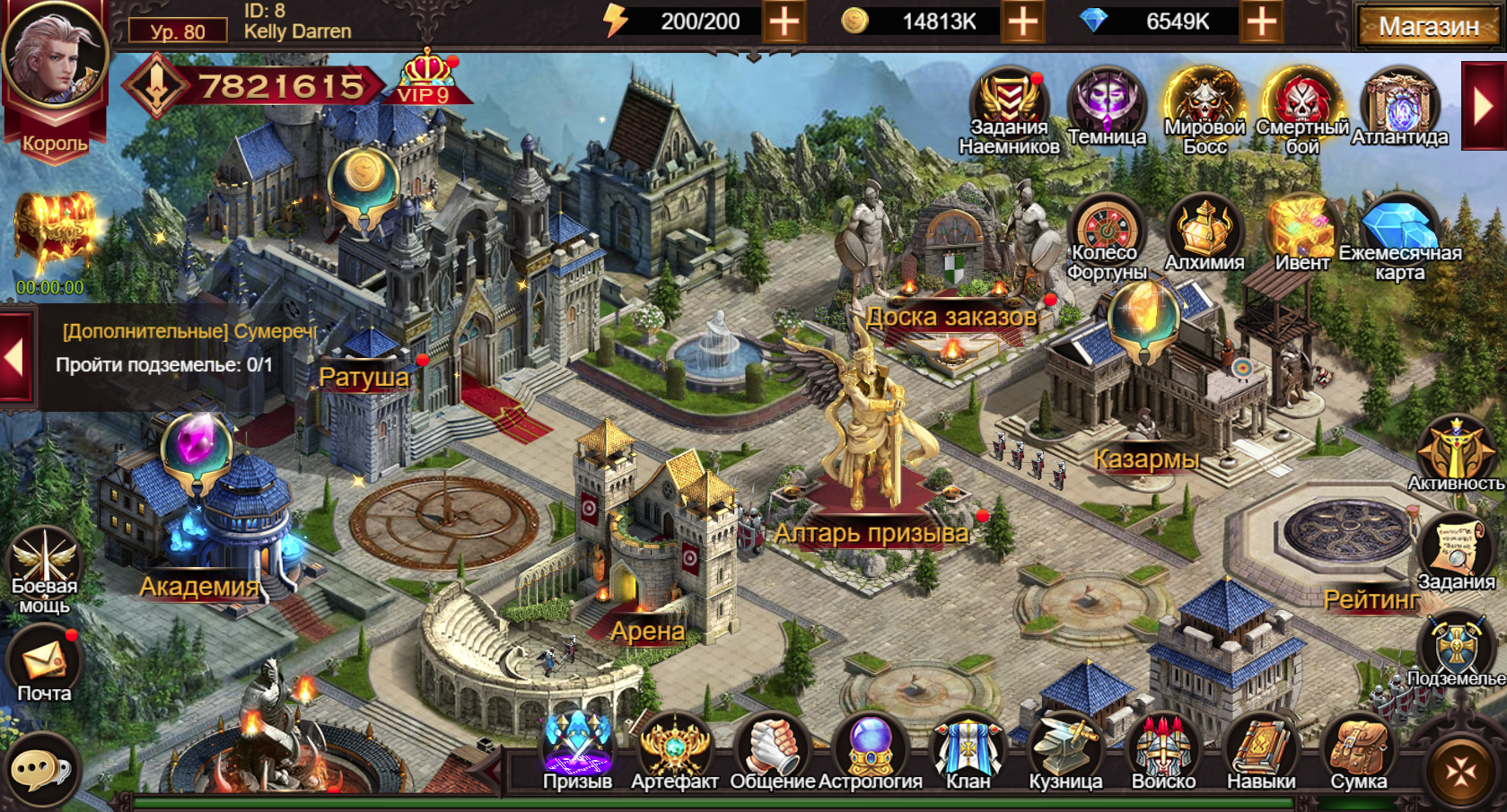This screenshot has height=812, width=1507.
Task: Open the Король player portrait
Action: tap(54, 58)
